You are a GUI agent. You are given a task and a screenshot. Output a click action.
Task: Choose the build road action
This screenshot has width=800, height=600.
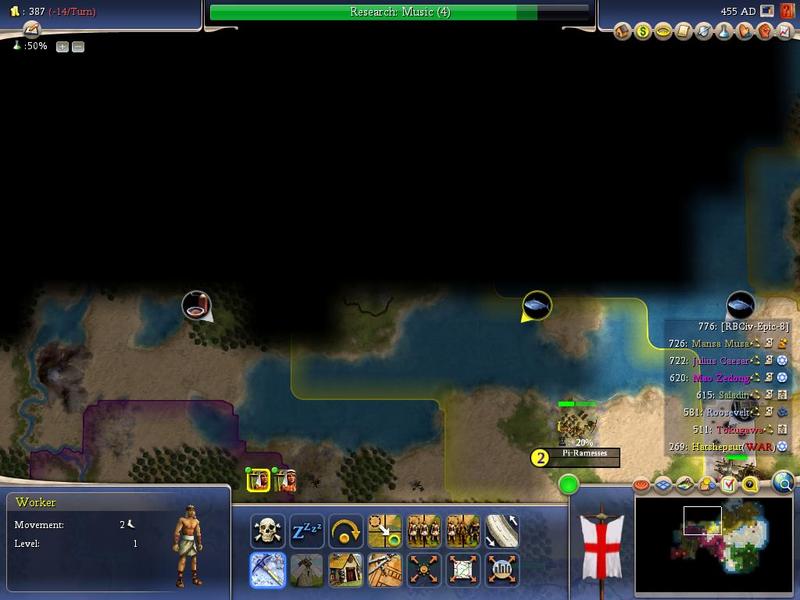point(501,530)
